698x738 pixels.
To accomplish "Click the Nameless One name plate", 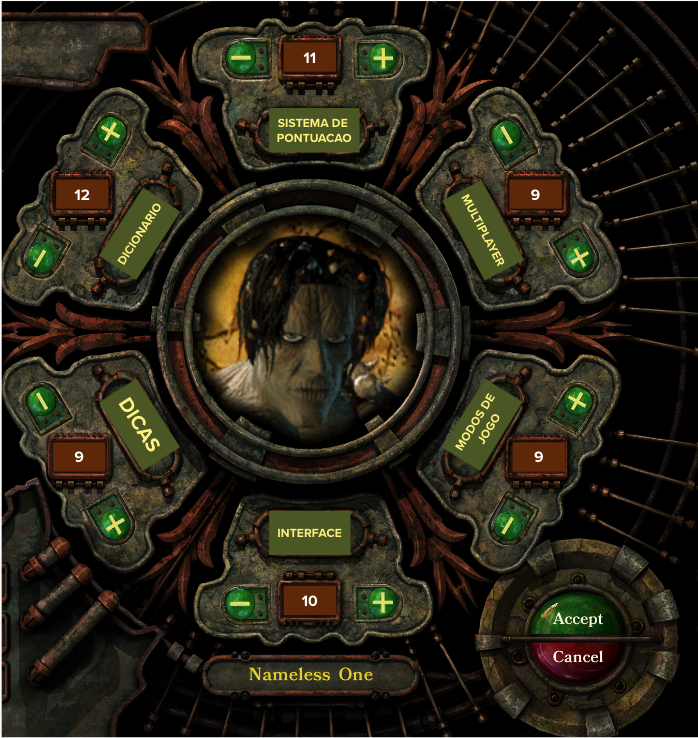I will point(310,675).
